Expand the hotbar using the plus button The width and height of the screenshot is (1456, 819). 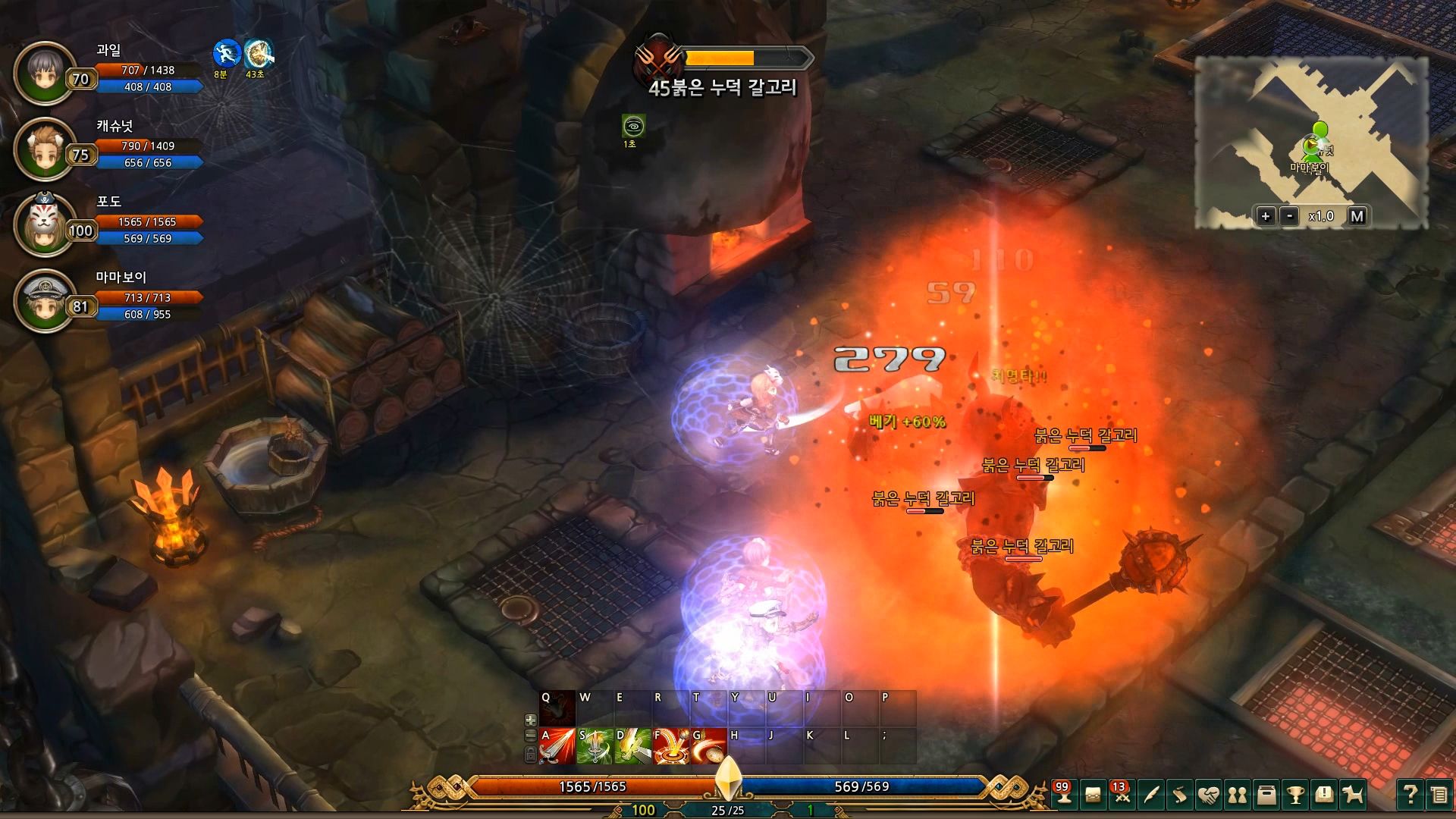pos(531,719)
